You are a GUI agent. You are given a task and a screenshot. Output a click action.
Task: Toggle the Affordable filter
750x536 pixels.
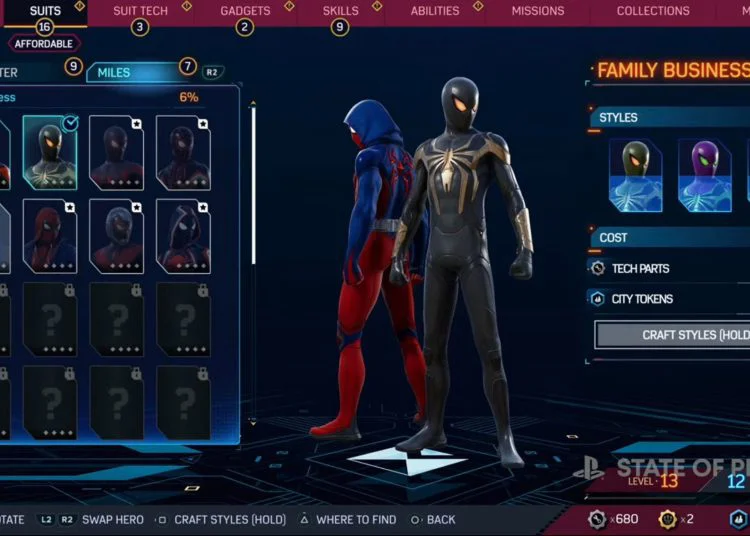click(44, 44)
